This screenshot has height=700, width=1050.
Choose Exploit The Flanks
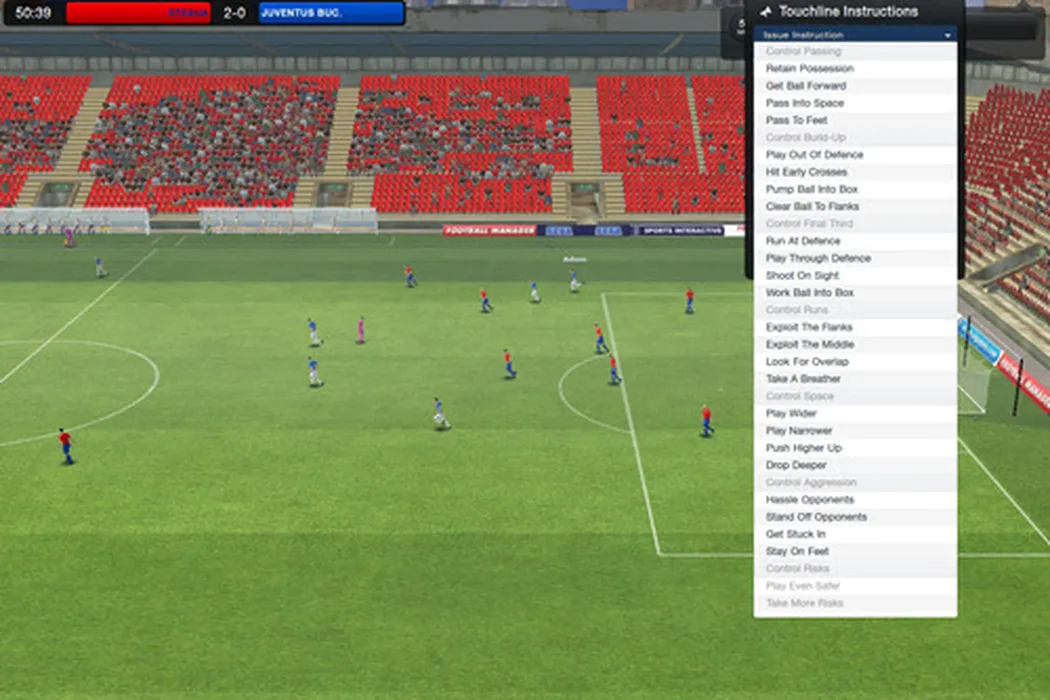point(809,327)
